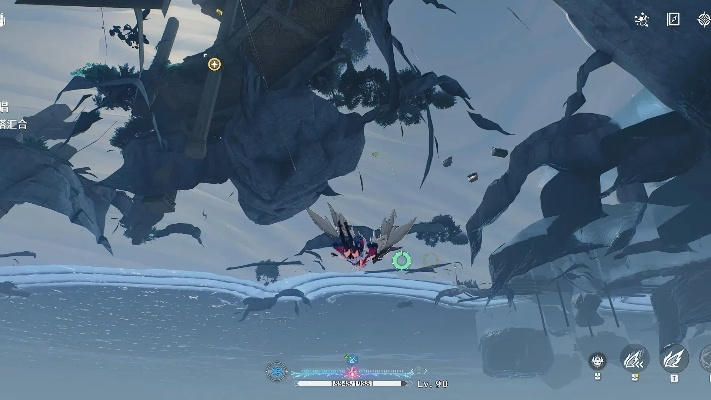
Task: Open the compass guidebook icon
Action: [674, 19]
